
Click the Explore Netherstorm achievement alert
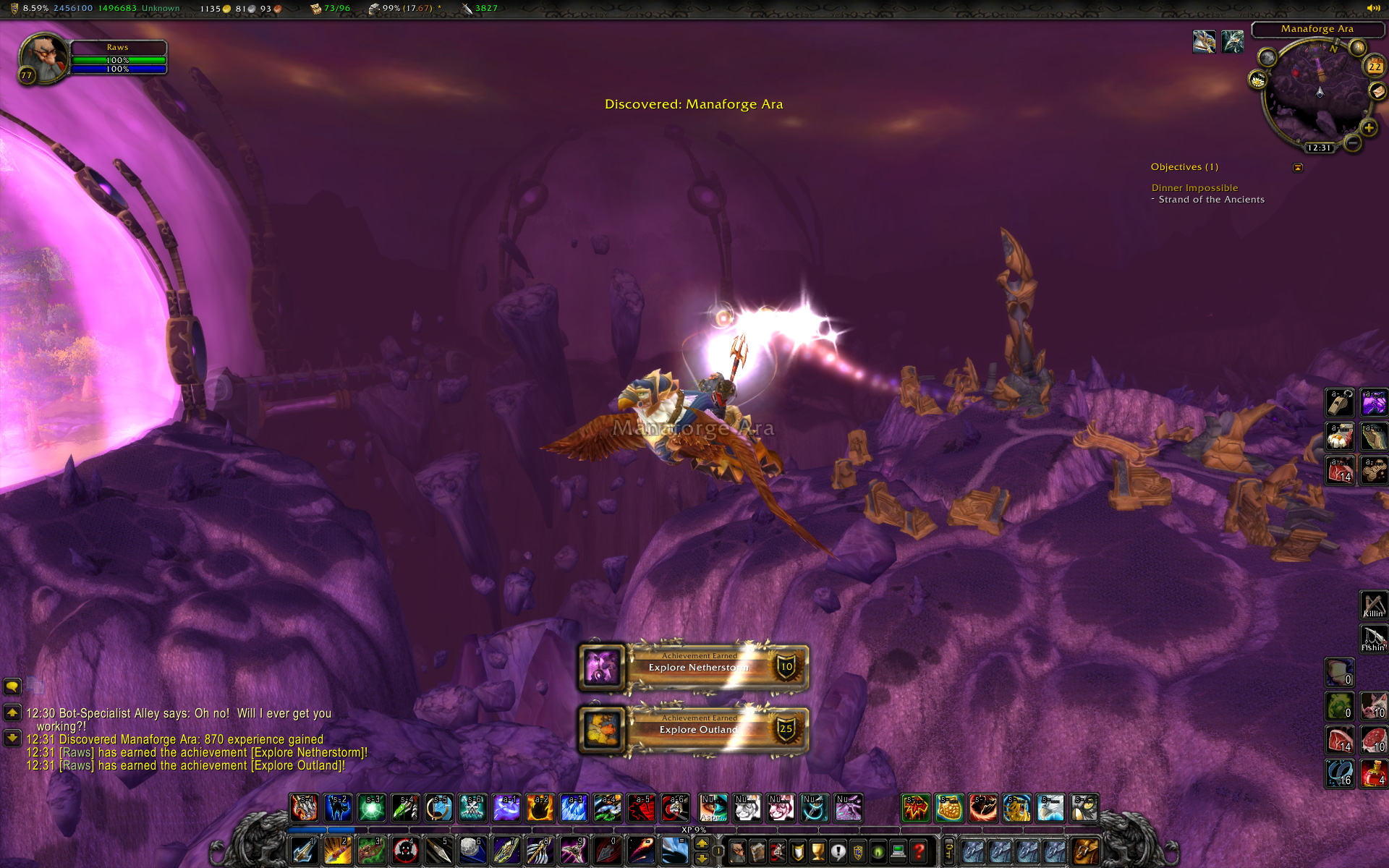coord(694,666)
